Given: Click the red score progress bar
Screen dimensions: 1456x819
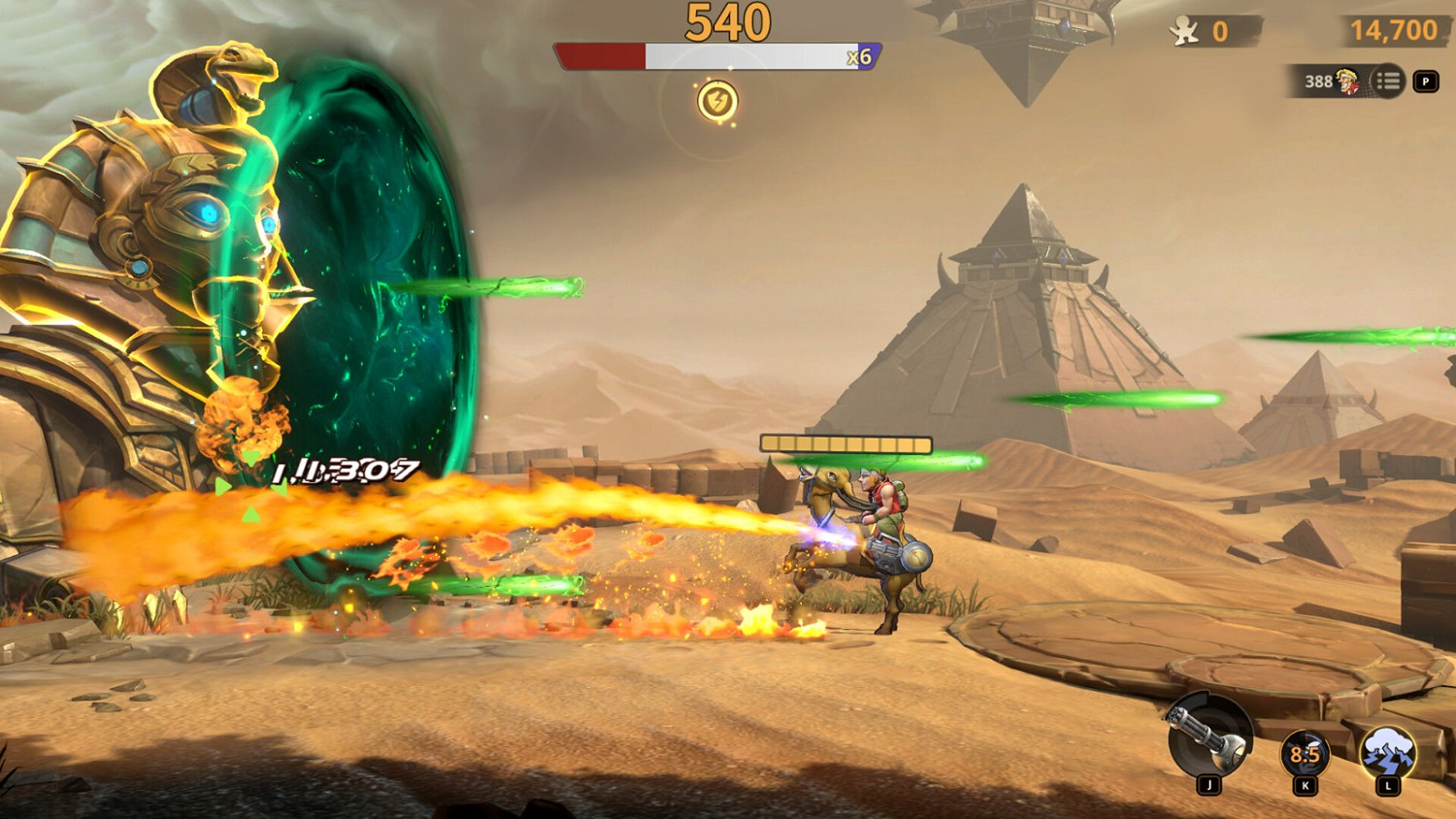Looking at the screenshot, I should (602, 54).
